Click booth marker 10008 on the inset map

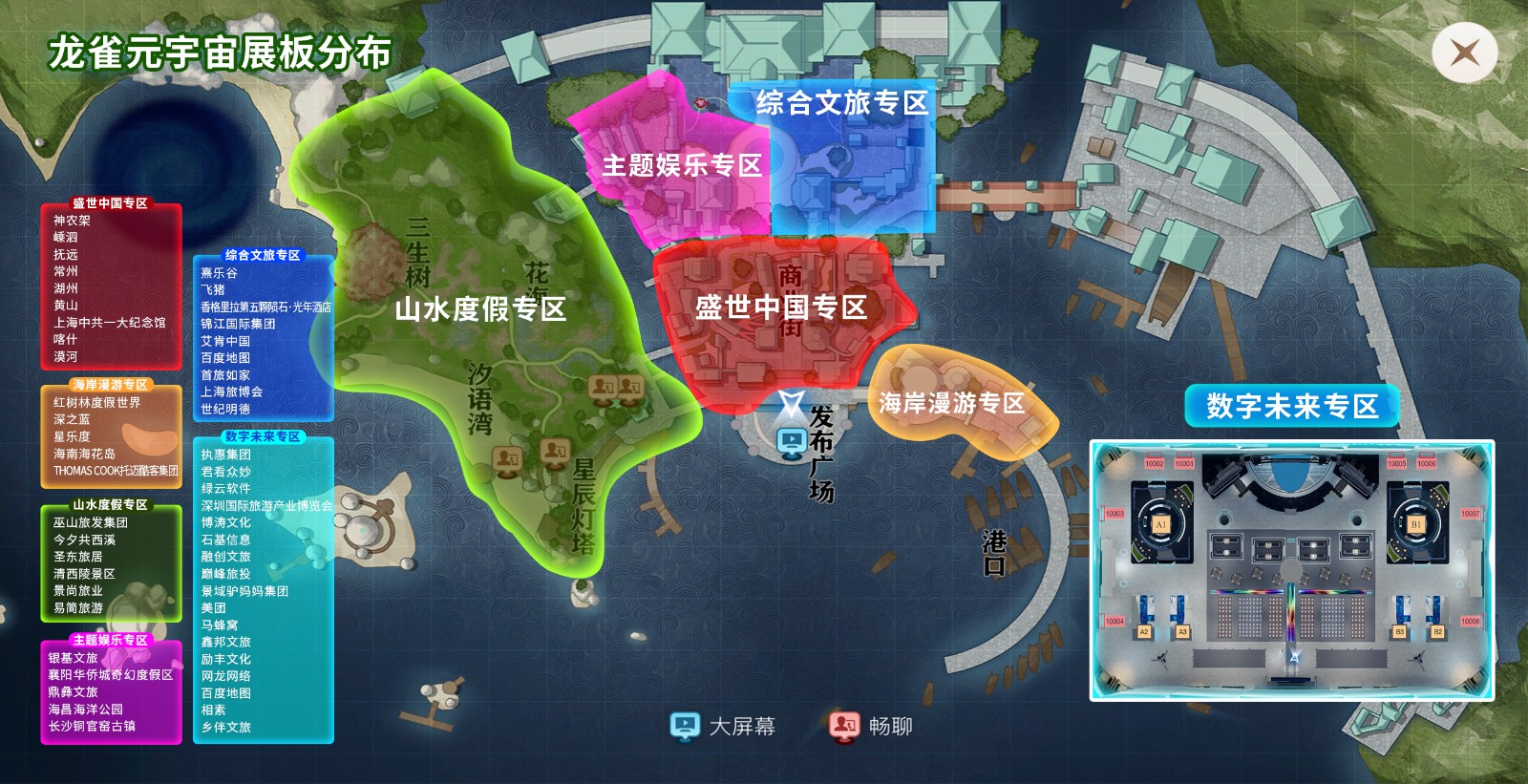pos(1470,621)
